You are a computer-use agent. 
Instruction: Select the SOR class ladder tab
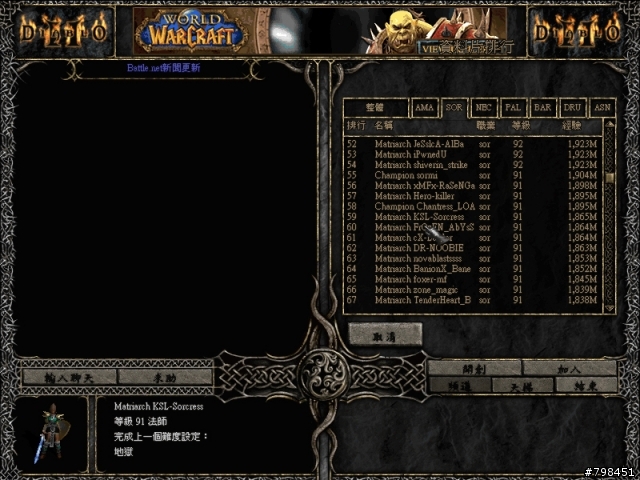click(x=454, y=107)
